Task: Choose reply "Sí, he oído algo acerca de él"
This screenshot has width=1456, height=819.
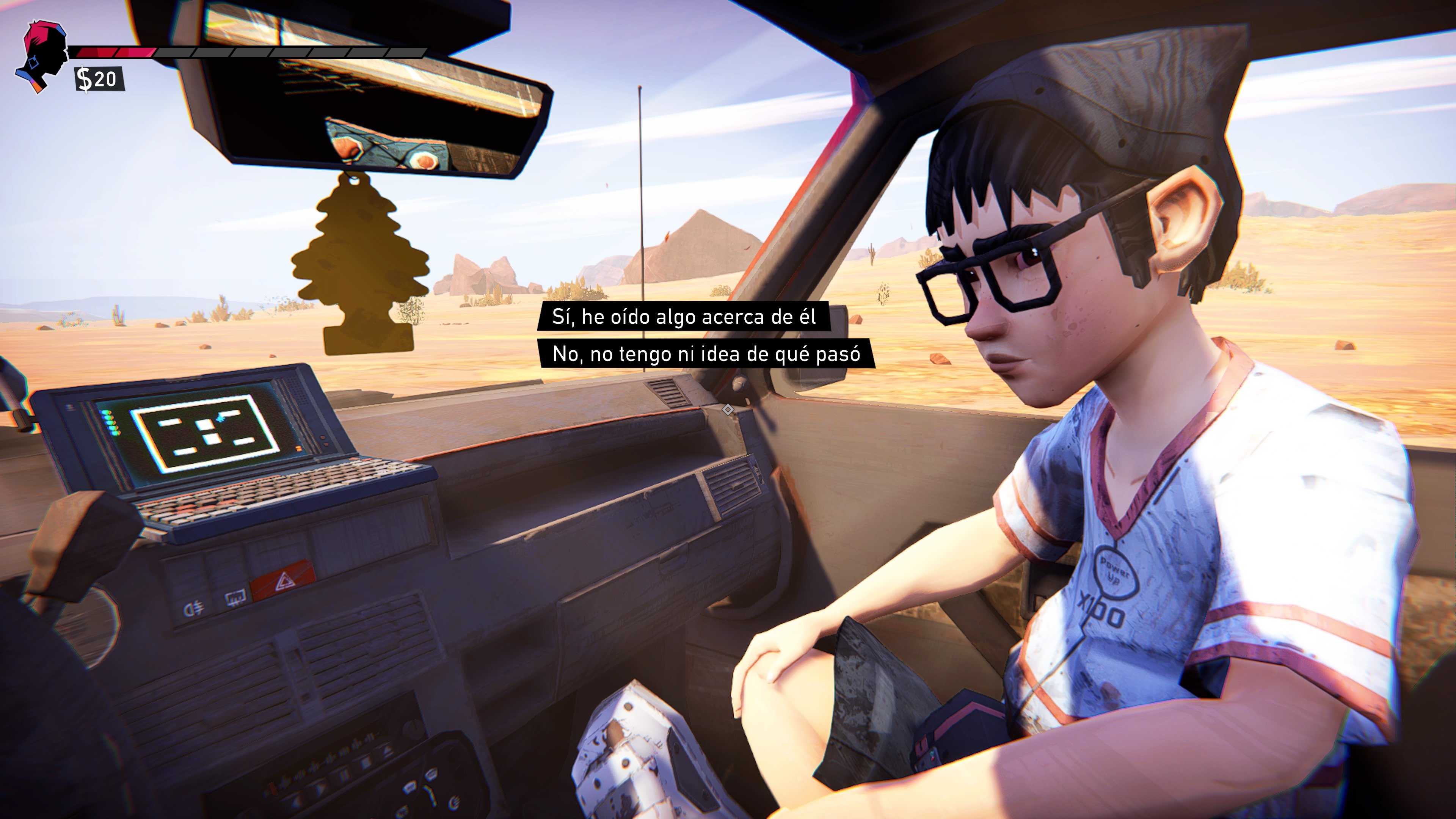Action: [x=683, y=317]
